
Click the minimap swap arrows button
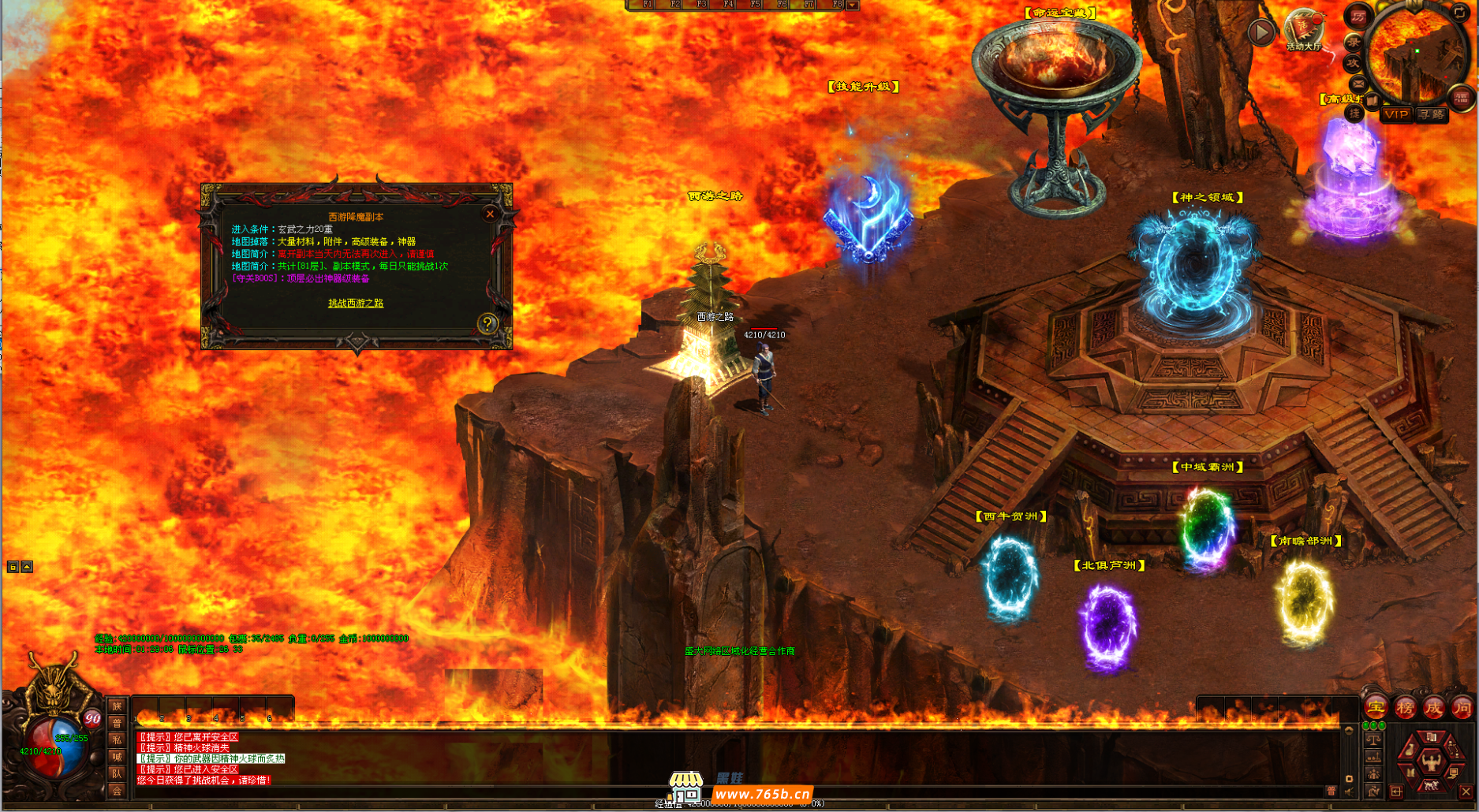click(x=1458, y=13)
